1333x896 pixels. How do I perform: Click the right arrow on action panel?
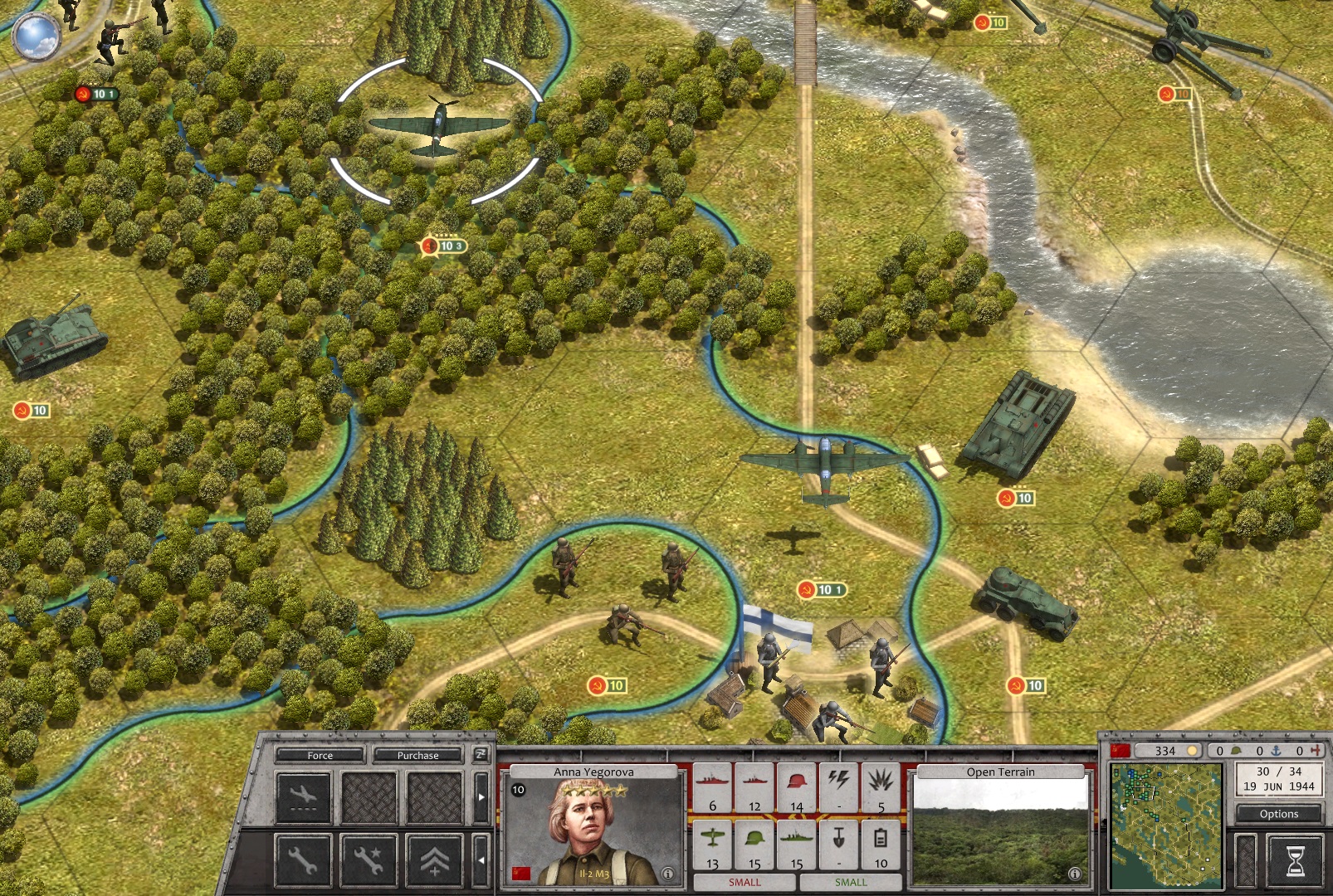[x=481, y=797]
